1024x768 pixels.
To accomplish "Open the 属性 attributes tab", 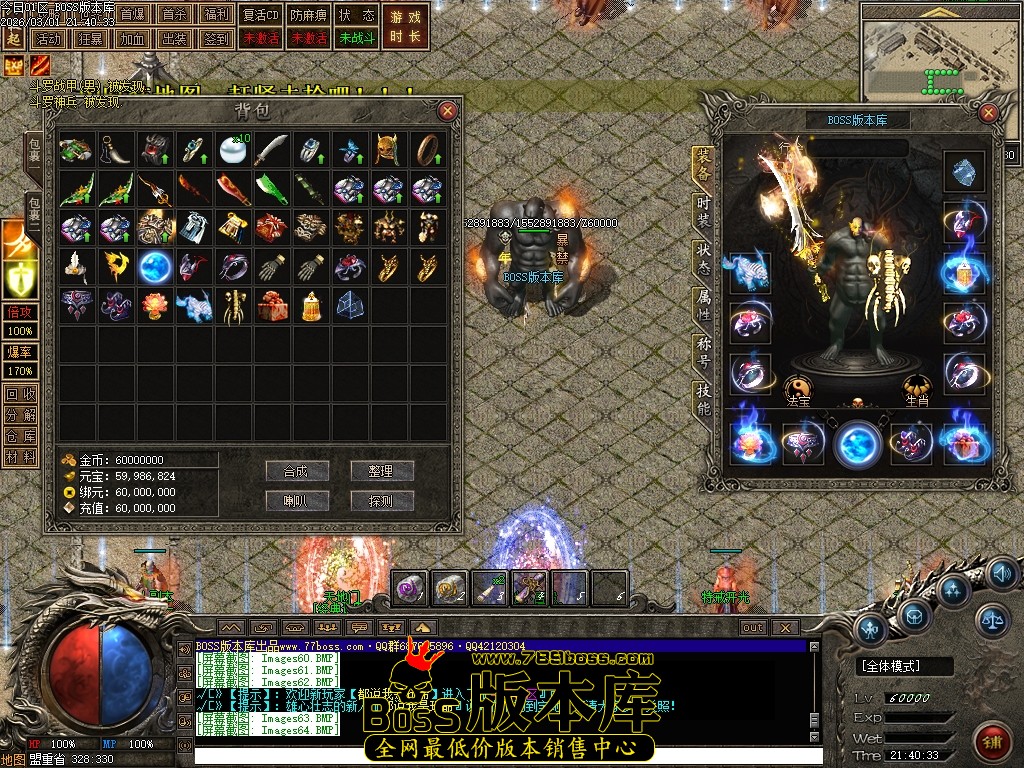I will (704, 306).
